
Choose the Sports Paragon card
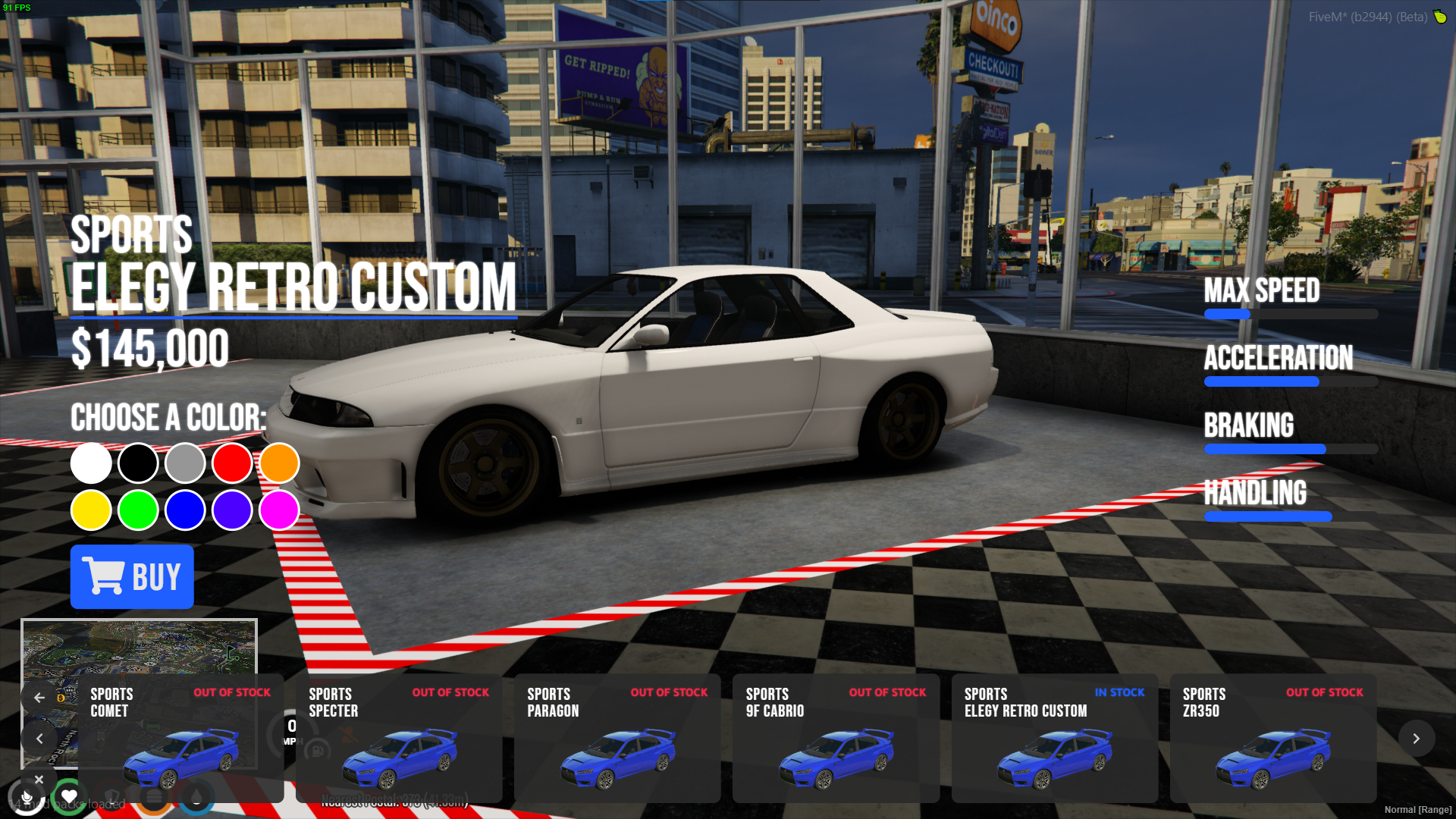pos(617,738)
